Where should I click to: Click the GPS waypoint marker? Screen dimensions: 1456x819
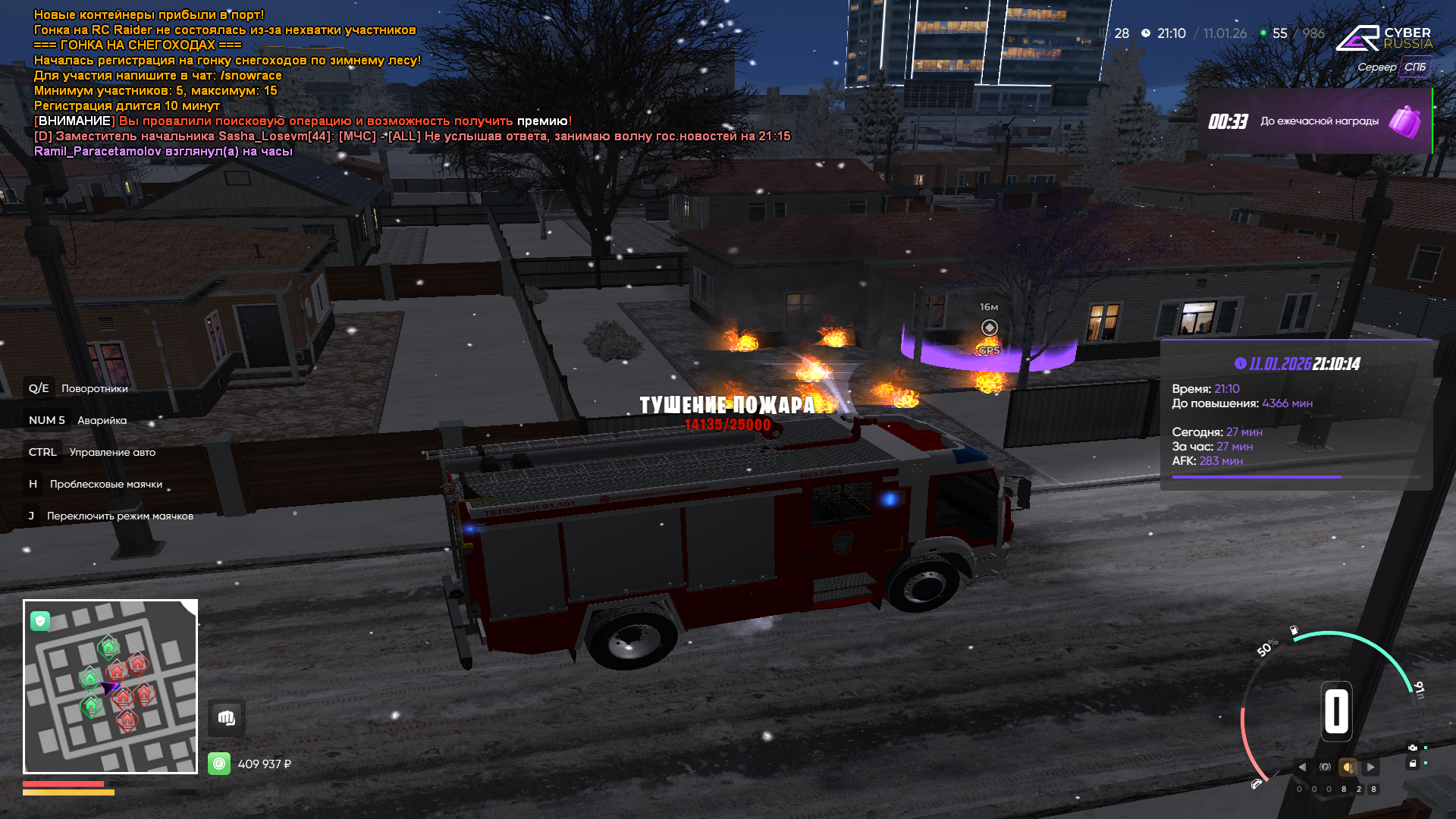tap(989, 328)
